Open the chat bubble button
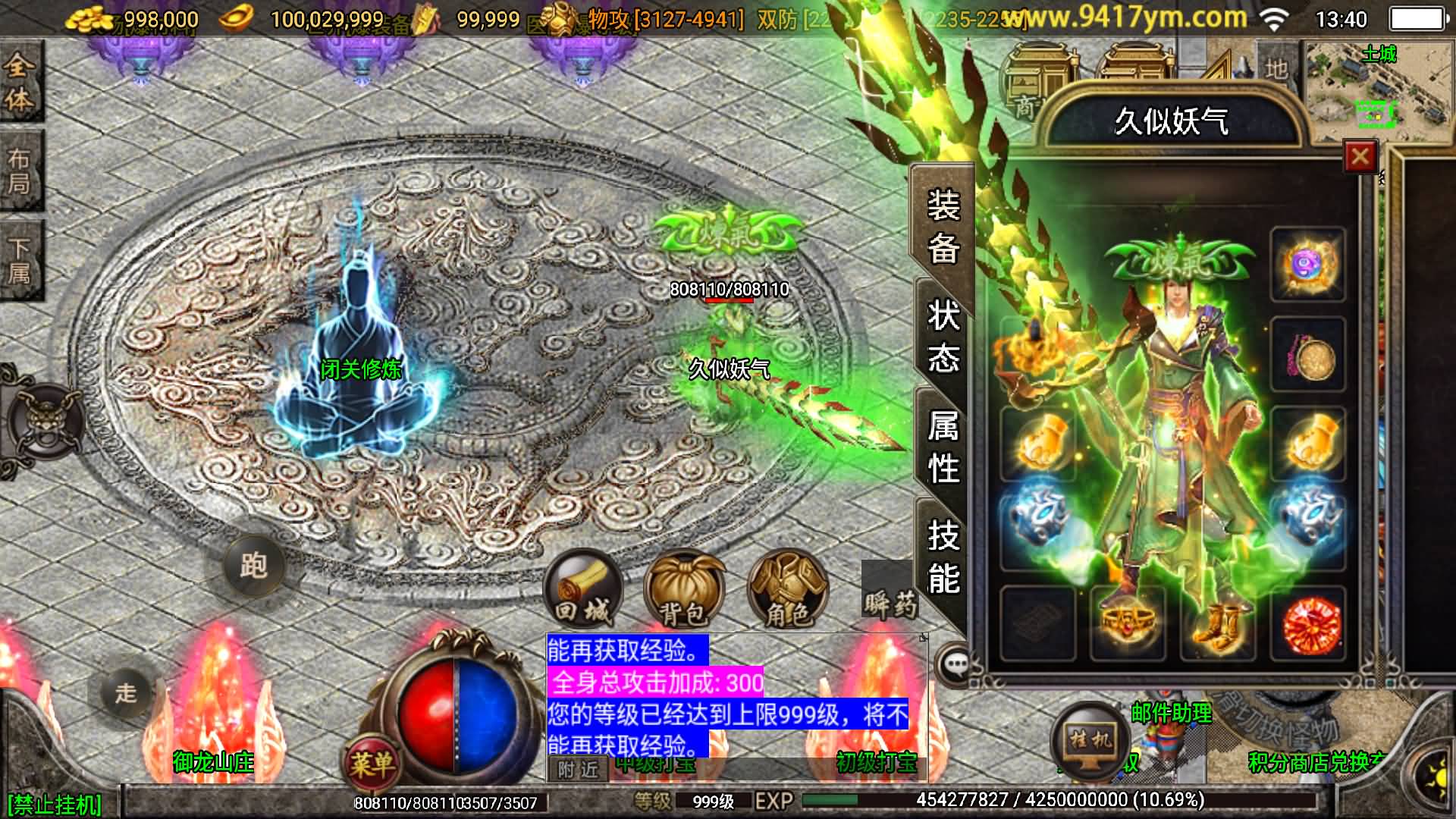This screenshot has width=1456, height=819. coord(955,665)
